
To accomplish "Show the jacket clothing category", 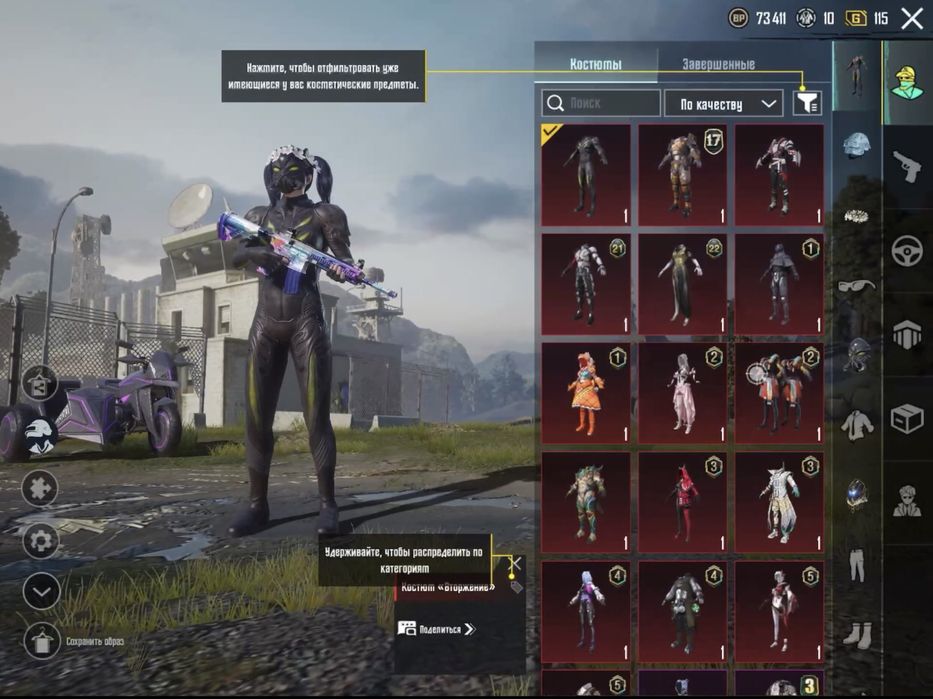I will point(857,425).
